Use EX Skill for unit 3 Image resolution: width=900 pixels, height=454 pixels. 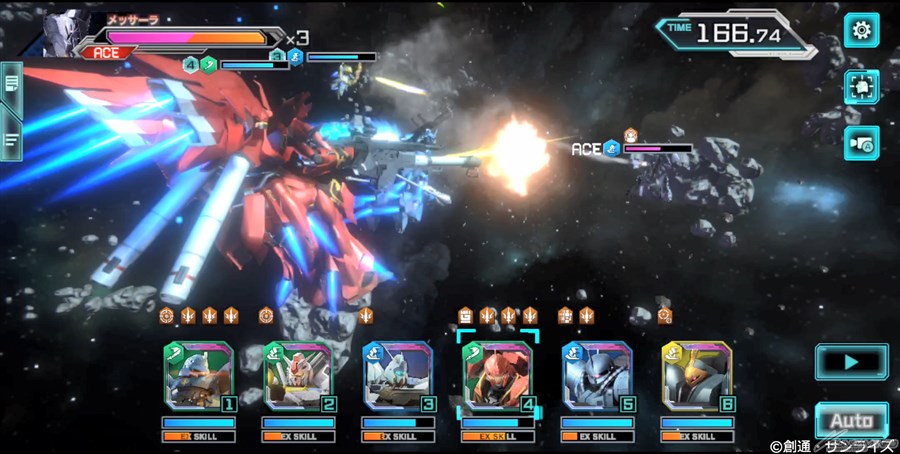tap(399, 436)
